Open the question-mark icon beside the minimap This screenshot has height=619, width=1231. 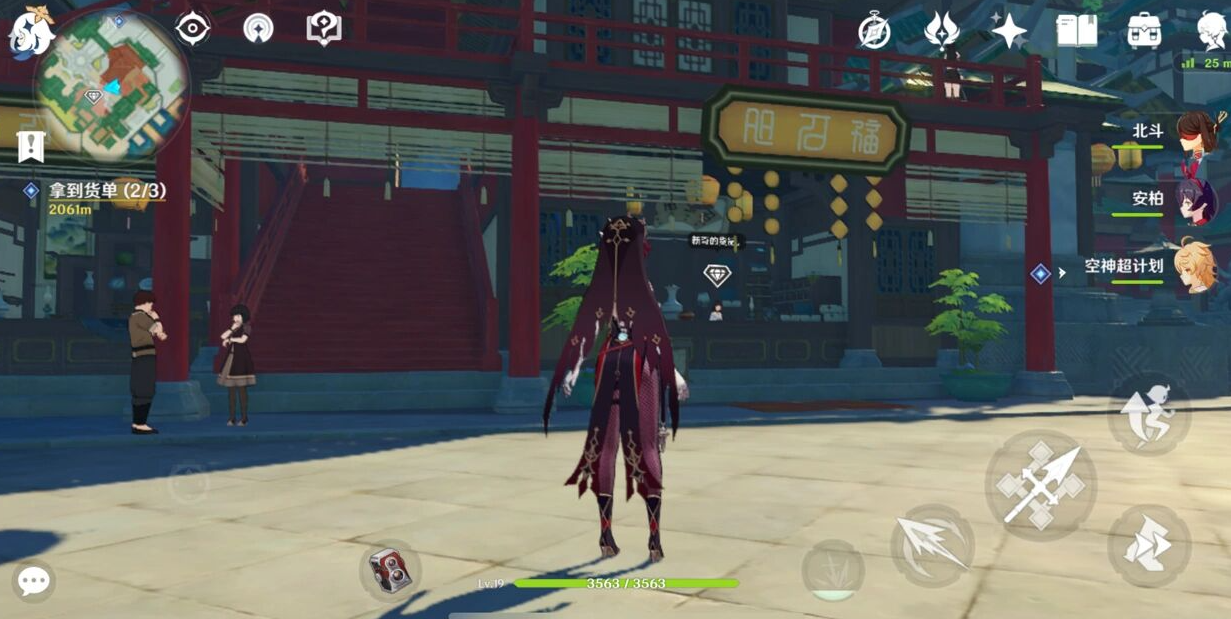pyautogui.click(x=324, y=28)
